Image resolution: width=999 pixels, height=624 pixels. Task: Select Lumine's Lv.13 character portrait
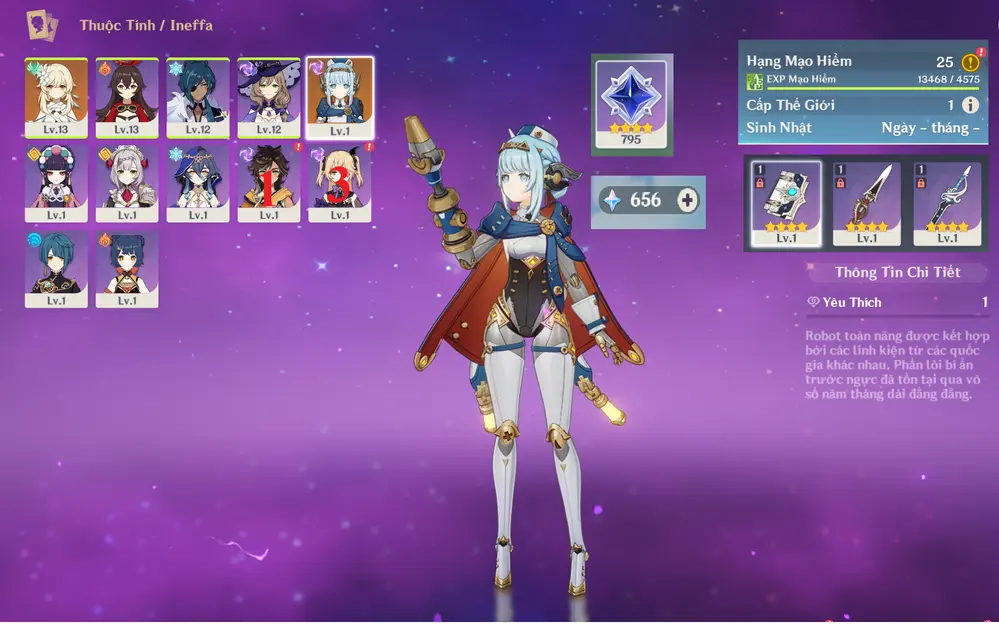pos(56,97)
